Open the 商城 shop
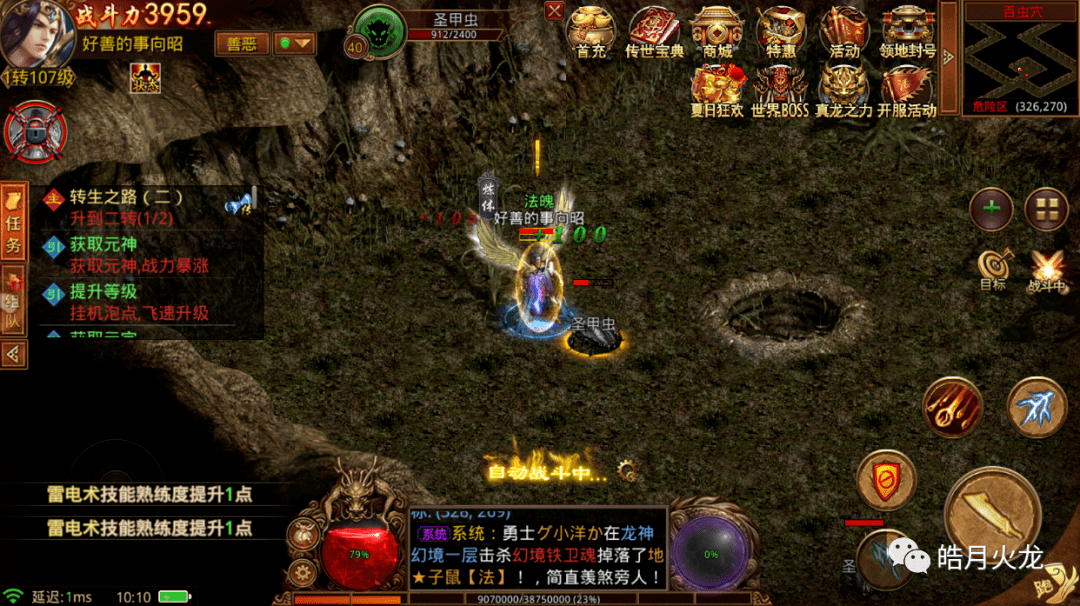 pos(717,30)
